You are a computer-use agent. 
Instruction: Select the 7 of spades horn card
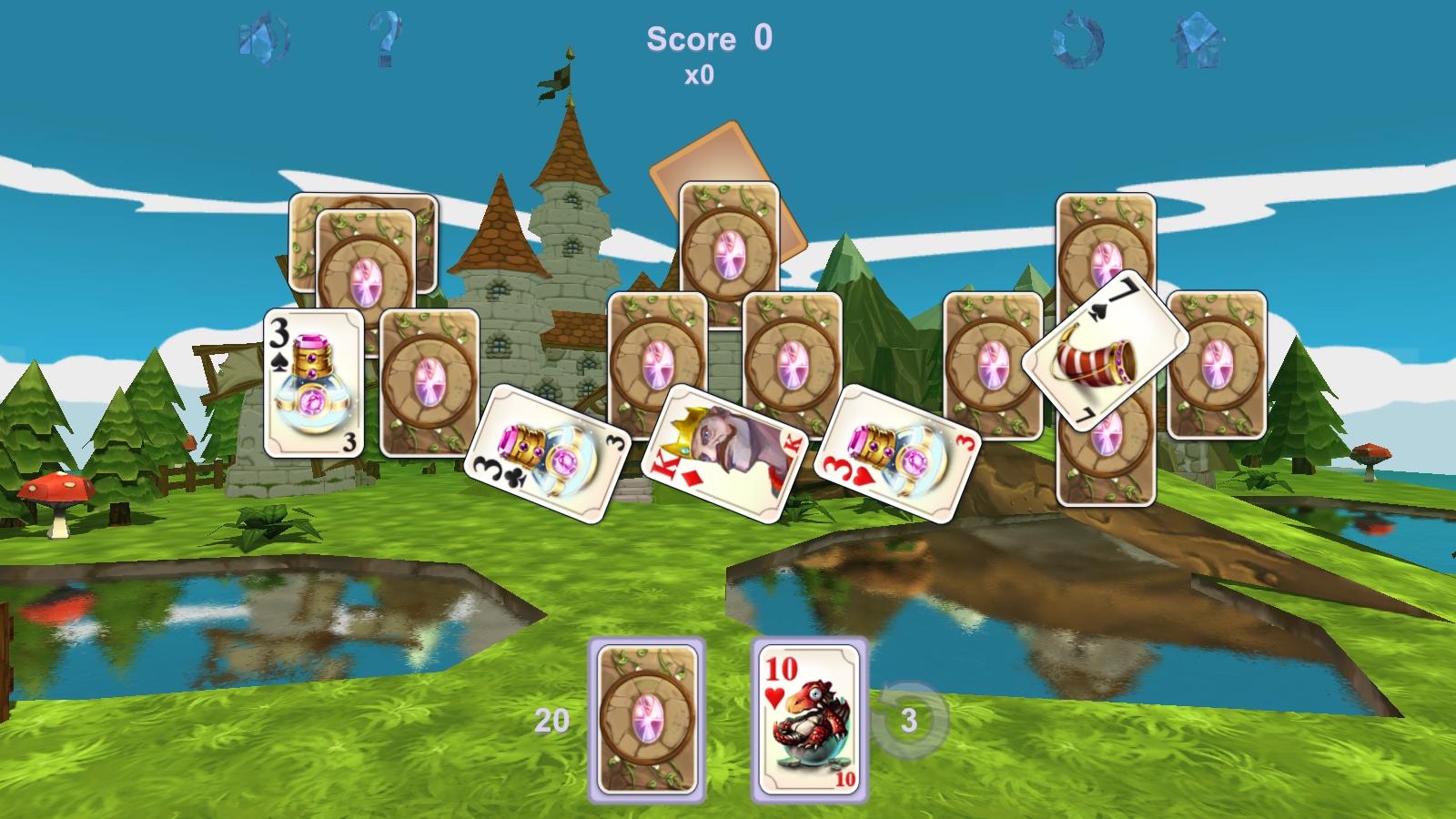pyautogui.click(x=1100, y=355)
